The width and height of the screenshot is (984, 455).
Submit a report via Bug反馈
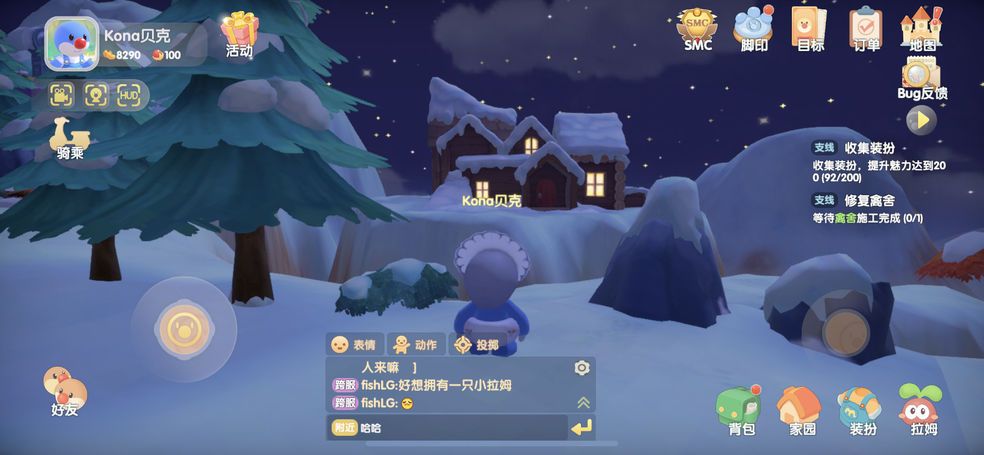(x=921, y=78)
